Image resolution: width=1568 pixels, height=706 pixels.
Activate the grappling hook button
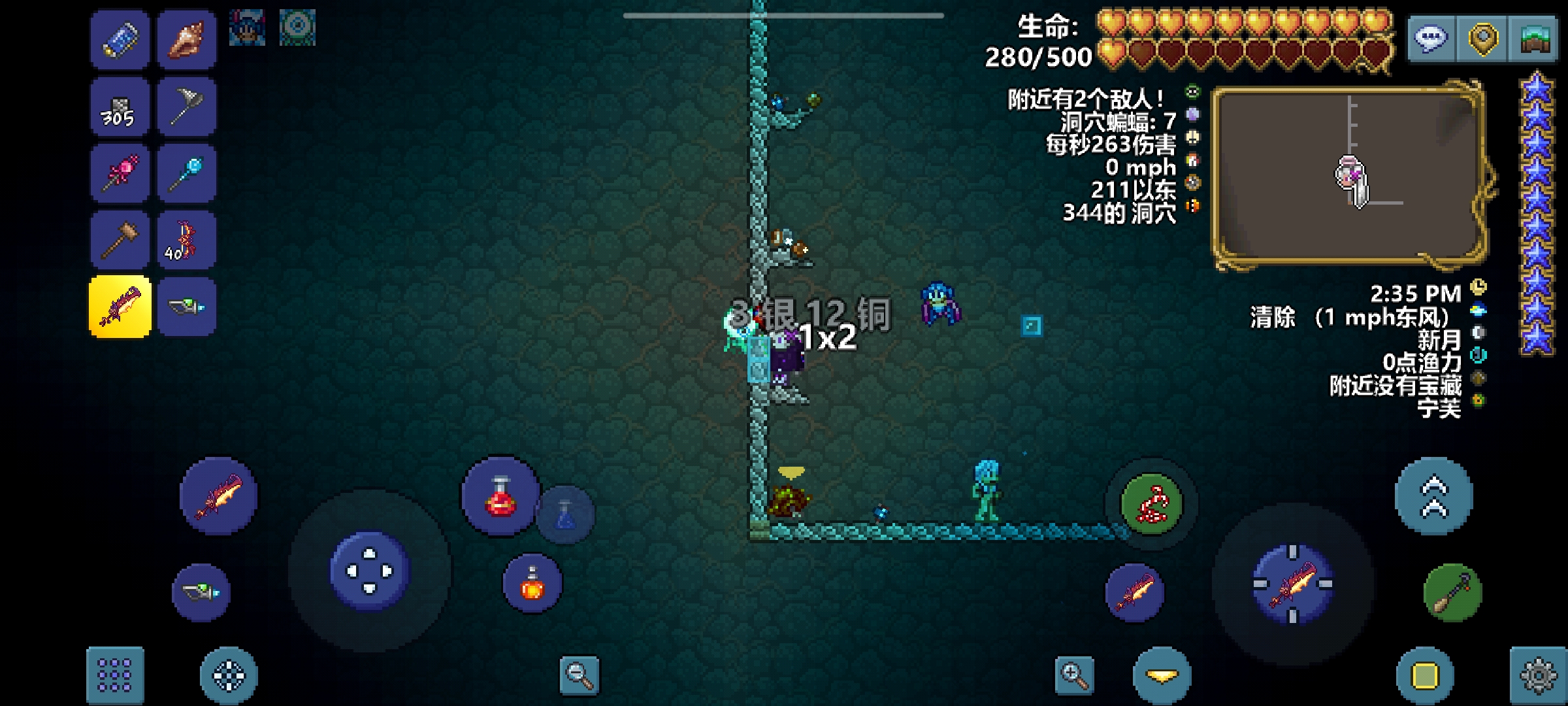pyautogui.click(x=1452, y=592)
